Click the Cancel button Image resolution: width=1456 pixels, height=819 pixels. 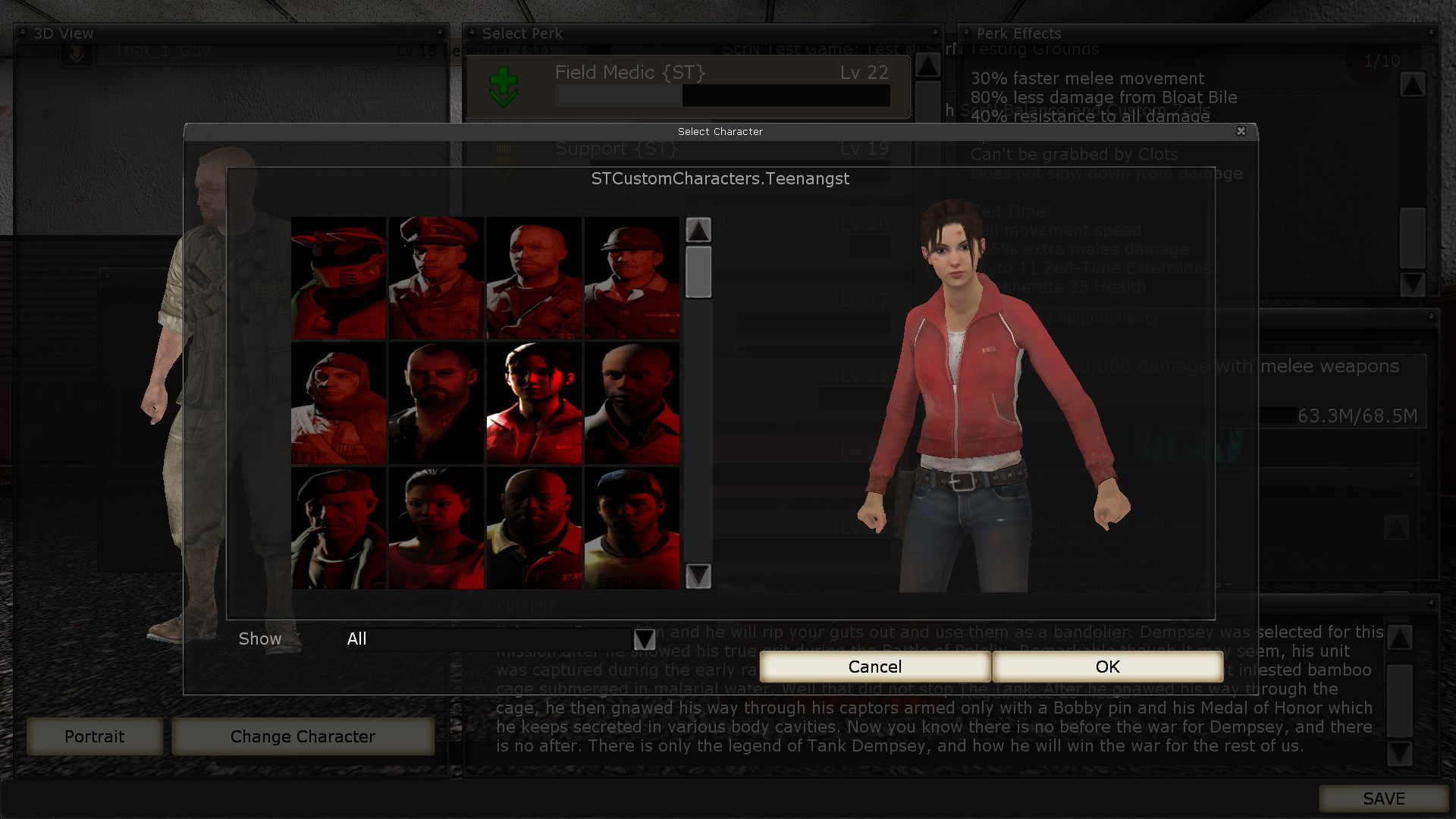875,667
